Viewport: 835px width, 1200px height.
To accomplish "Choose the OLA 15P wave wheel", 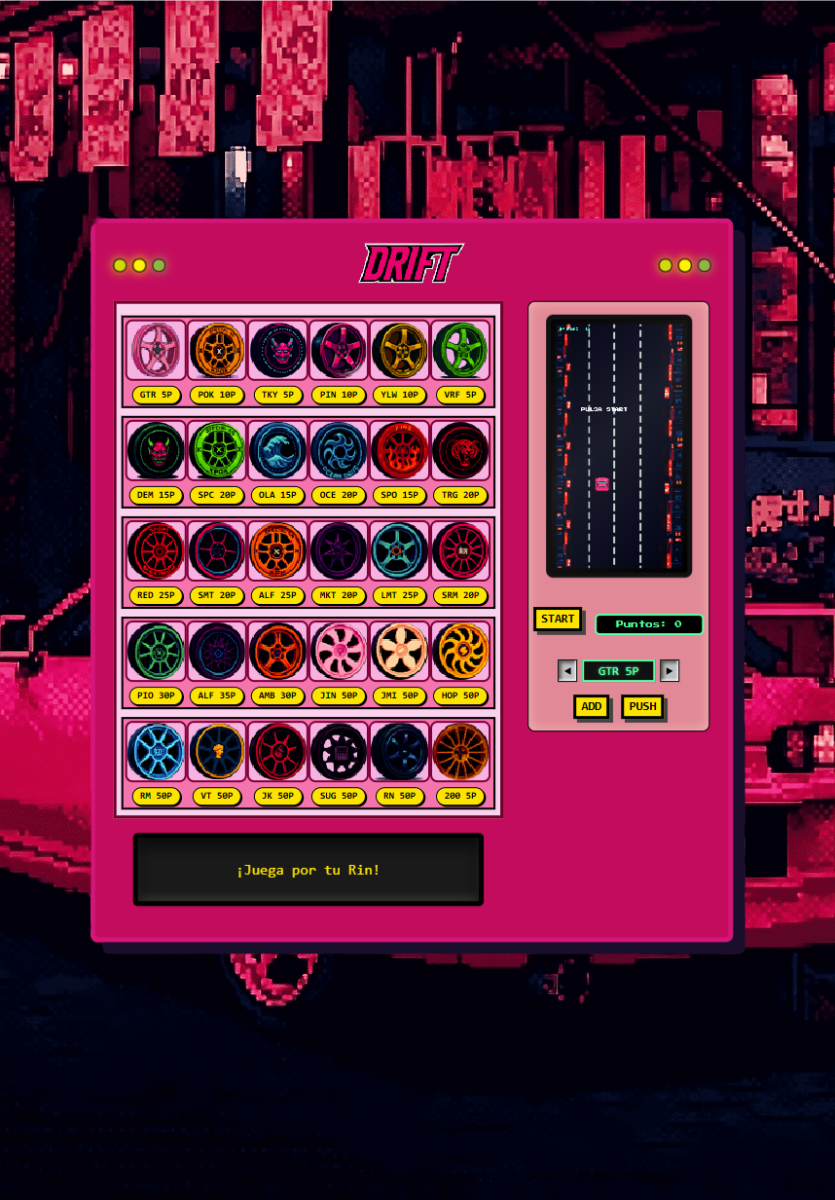I will tap(277, 450).
